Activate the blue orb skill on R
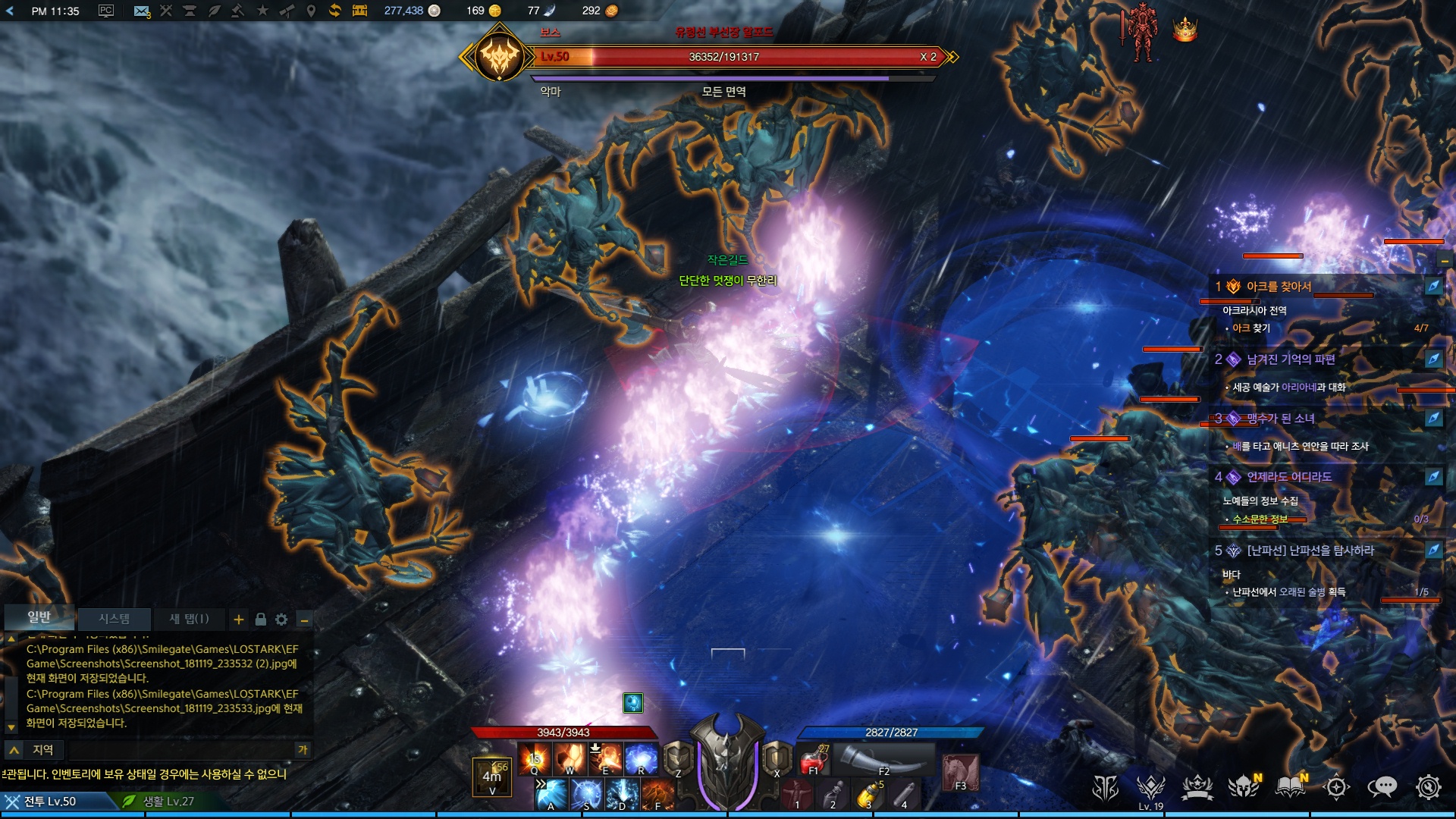The height and width of the screenshot is (819, 1456). (x=641, y=758)
